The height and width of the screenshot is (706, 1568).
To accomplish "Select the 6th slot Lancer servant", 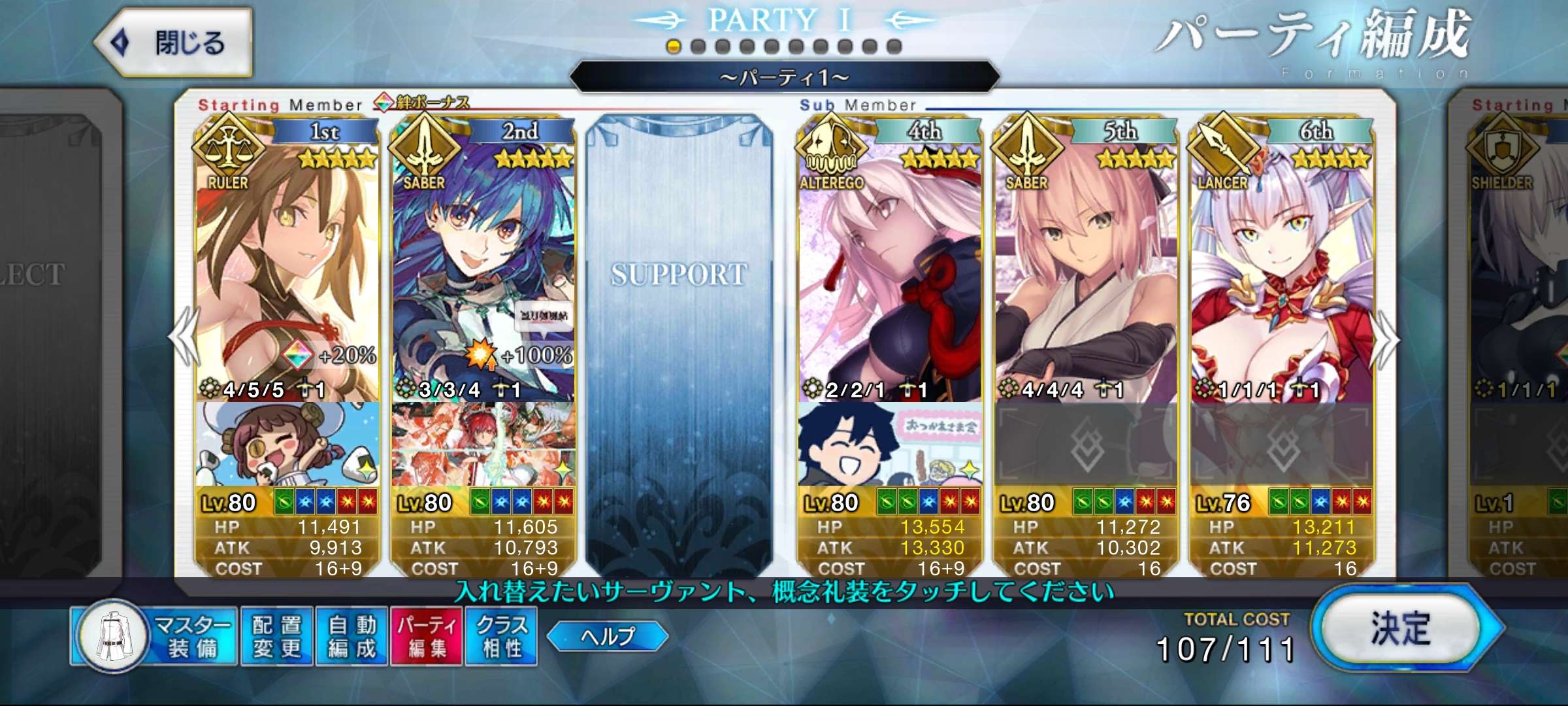I will [1282, 261].
